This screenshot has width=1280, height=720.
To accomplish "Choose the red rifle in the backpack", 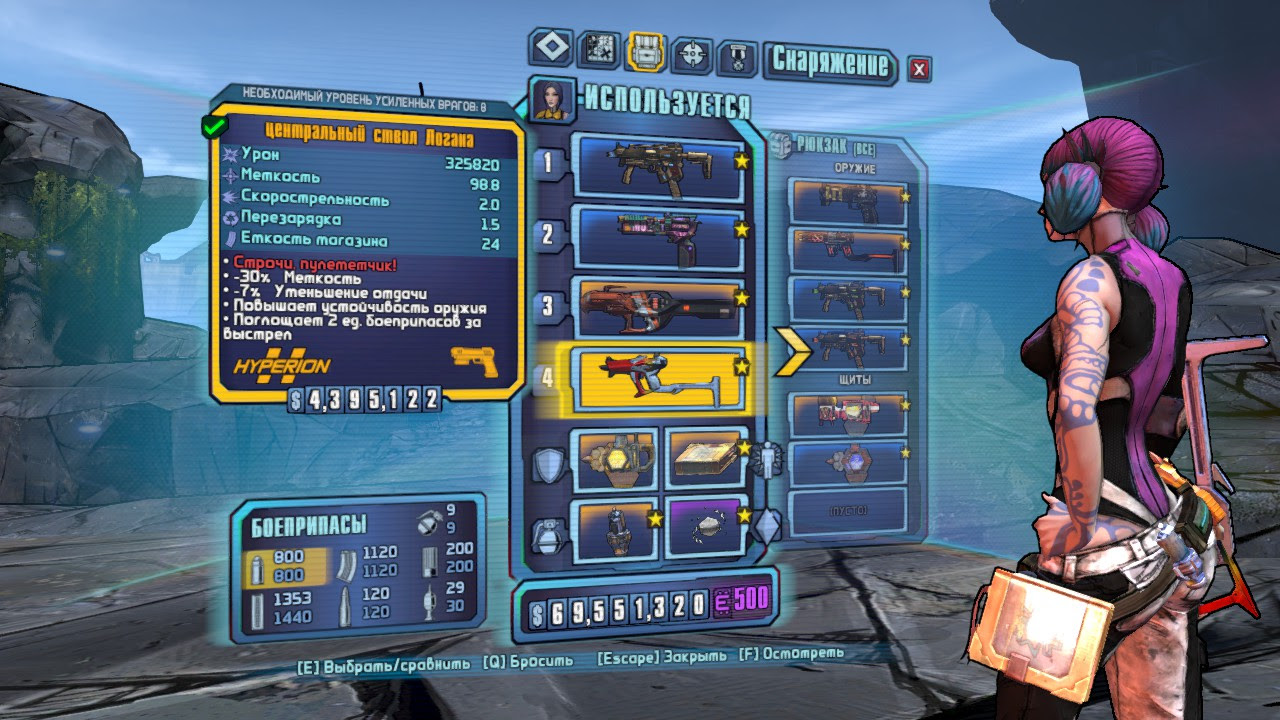I will pyautogui.click(x=847, y=250).
